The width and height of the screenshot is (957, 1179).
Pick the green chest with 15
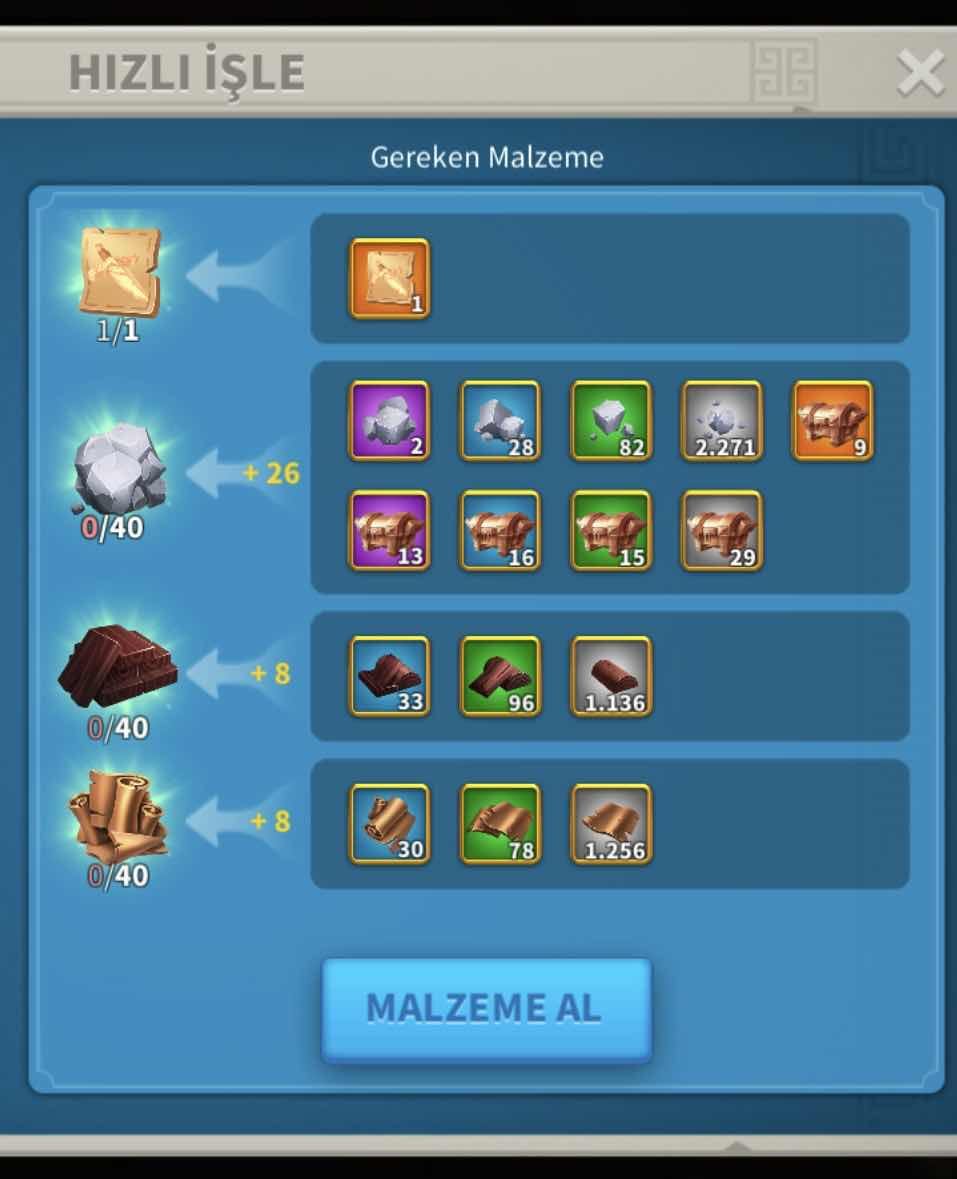(611, 531)
